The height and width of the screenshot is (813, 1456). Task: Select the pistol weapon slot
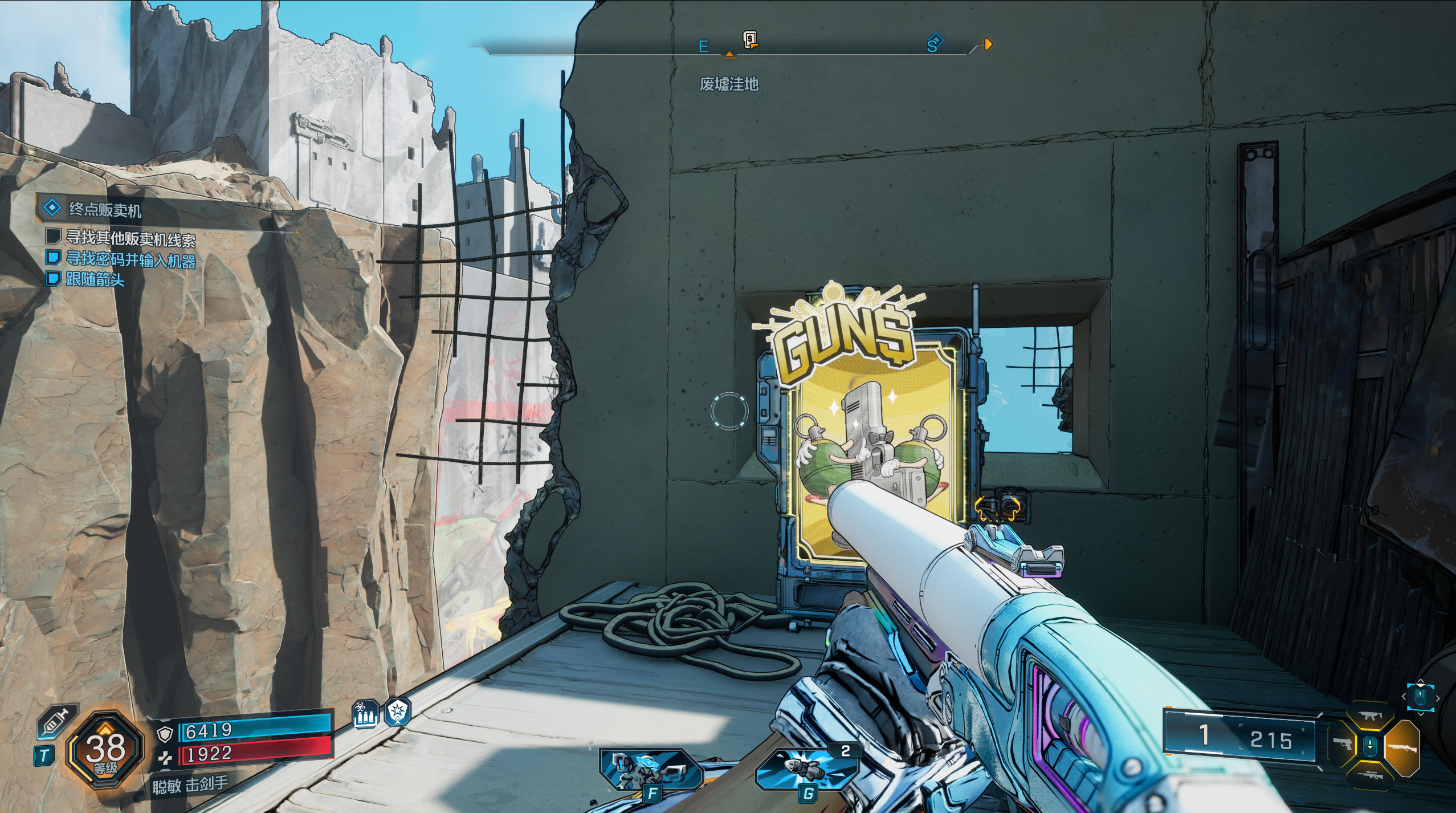[x=1343, y=745]
